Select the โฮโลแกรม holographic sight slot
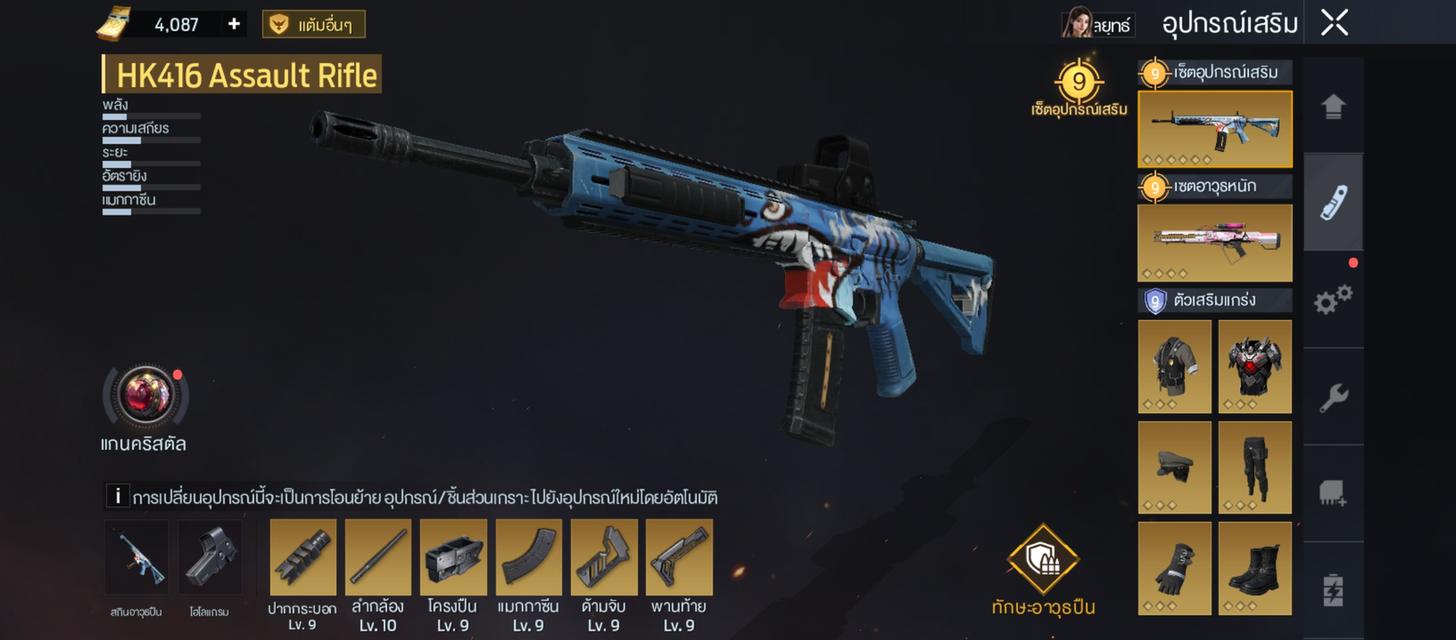 [x=210, y=557]
